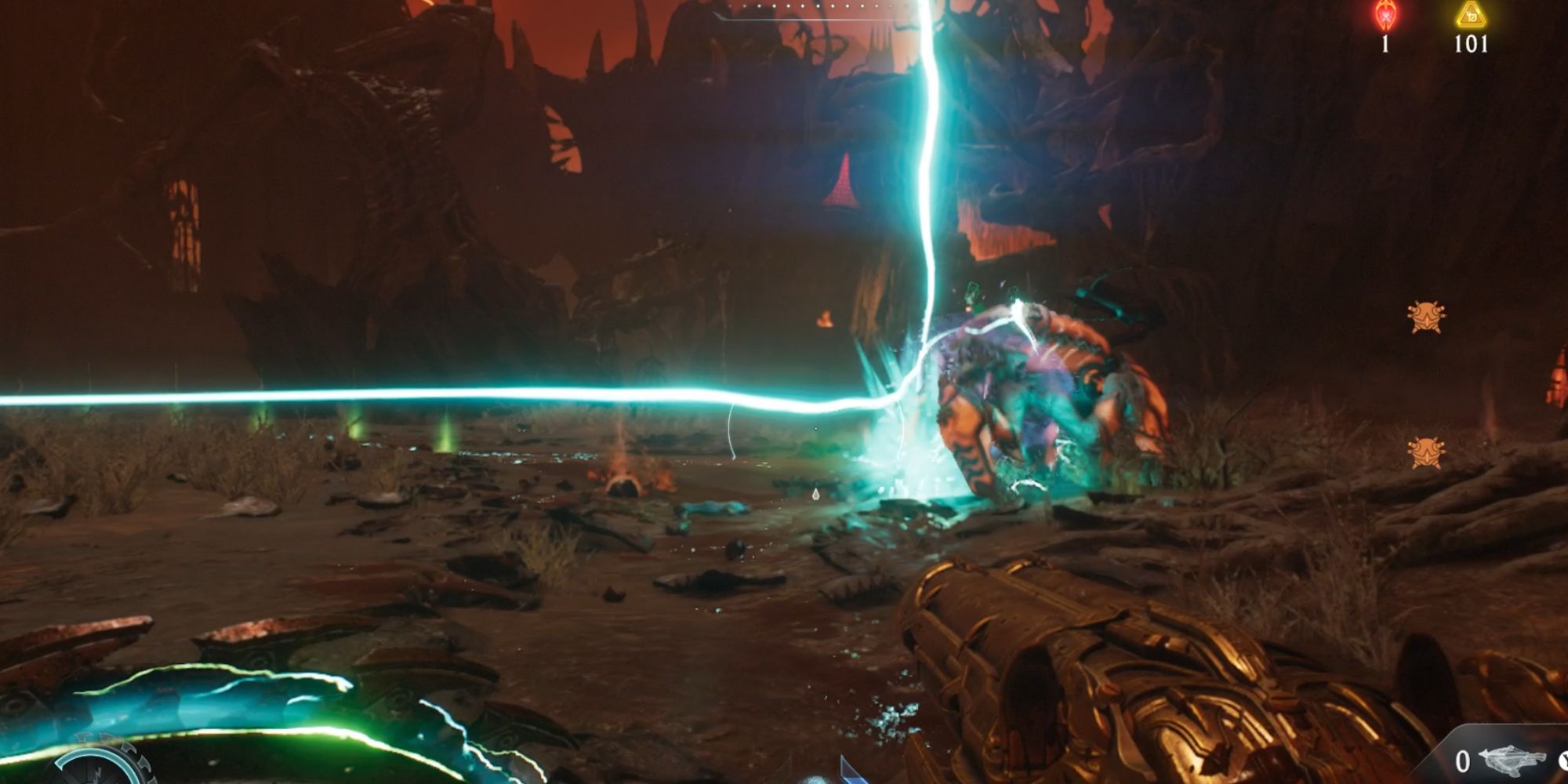This screenshot has height=784, width=1568.
Task: Click the lightning ability gauge
Action: 98,764
